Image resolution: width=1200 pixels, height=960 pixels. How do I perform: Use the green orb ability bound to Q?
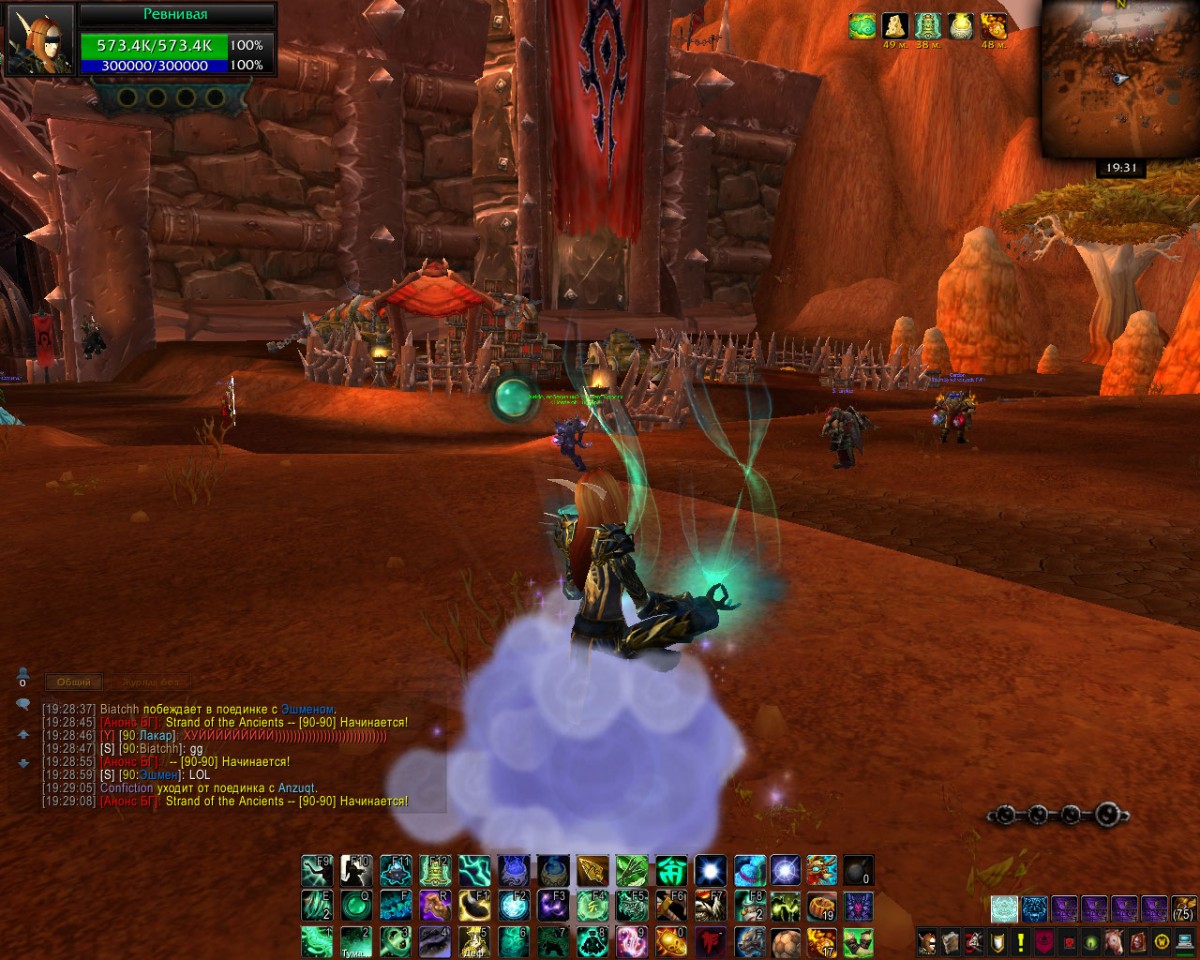[357, 906]
